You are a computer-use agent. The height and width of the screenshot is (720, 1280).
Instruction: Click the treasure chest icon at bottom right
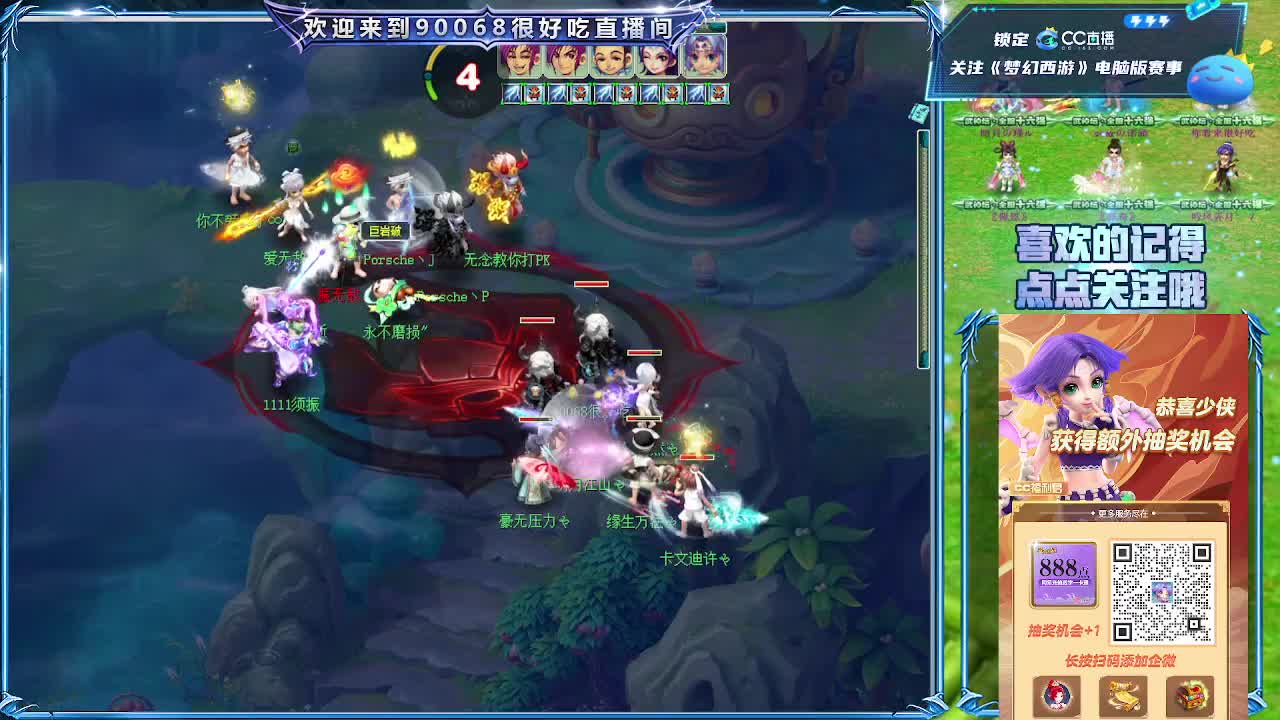pos(1192,696)
